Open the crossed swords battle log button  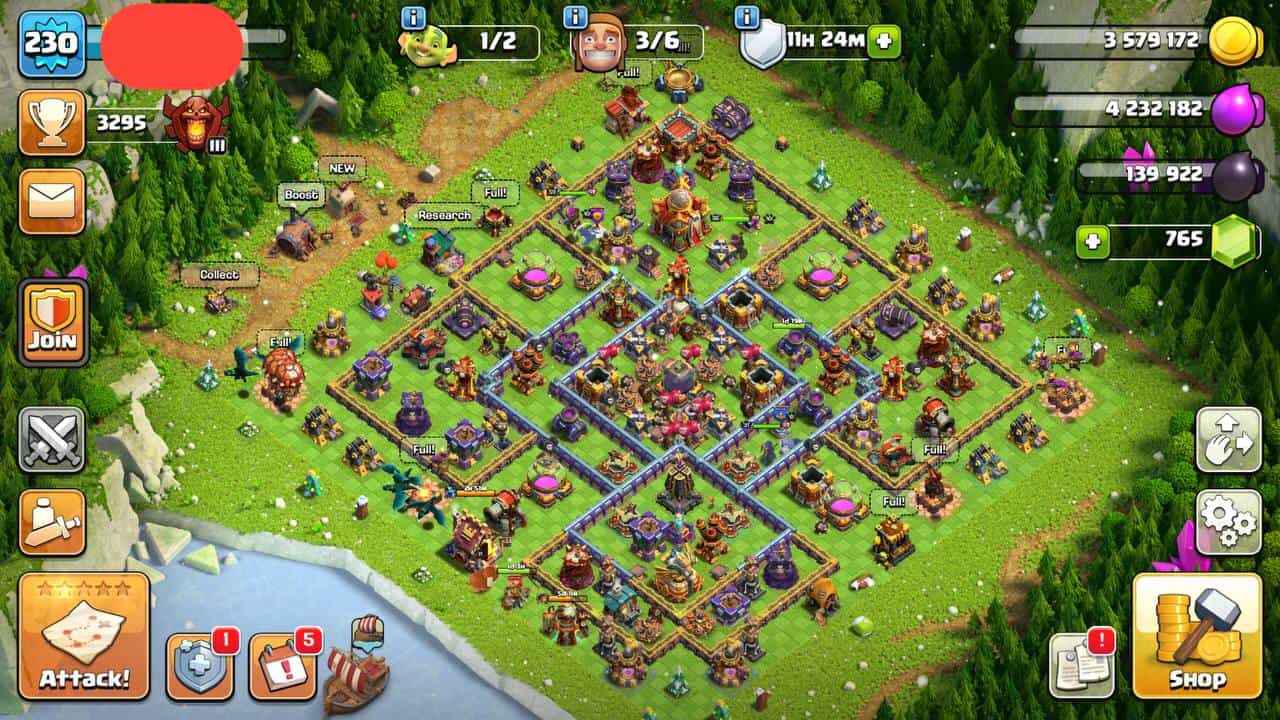coord(52,440)
